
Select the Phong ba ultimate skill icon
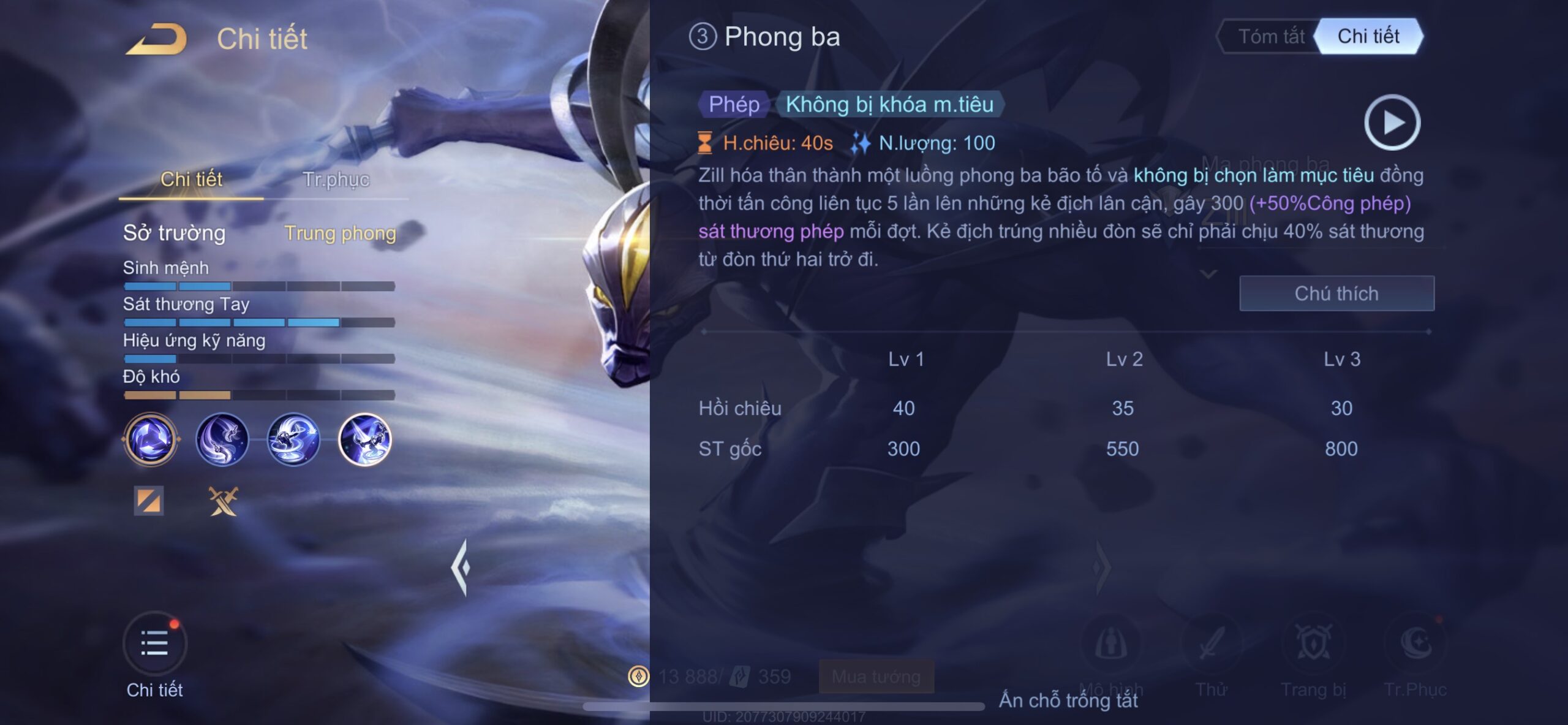tap(365, 439)
